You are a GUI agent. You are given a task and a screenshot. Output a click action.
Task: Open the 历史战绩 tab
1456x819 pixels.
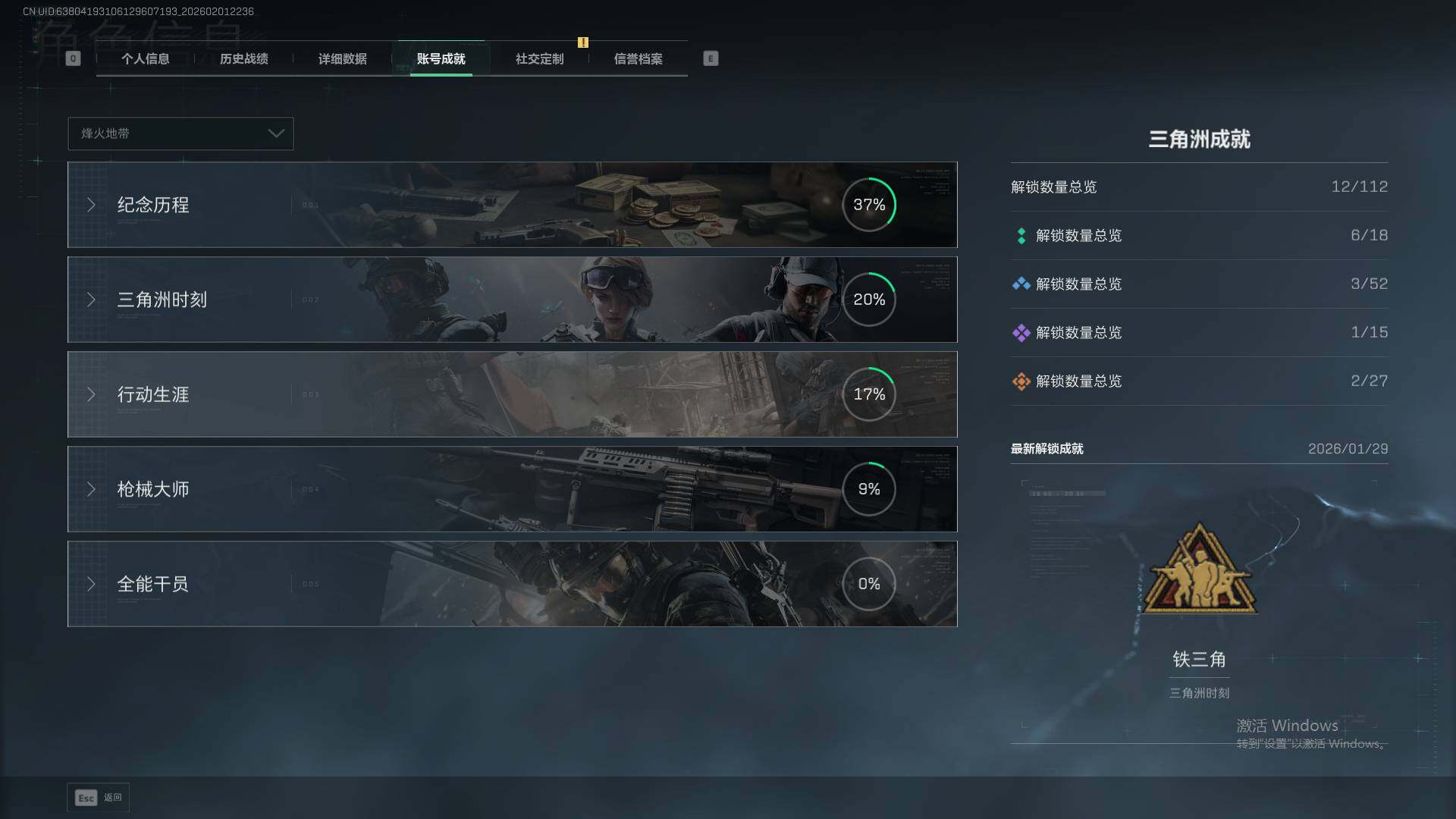[x=243, y=59]
